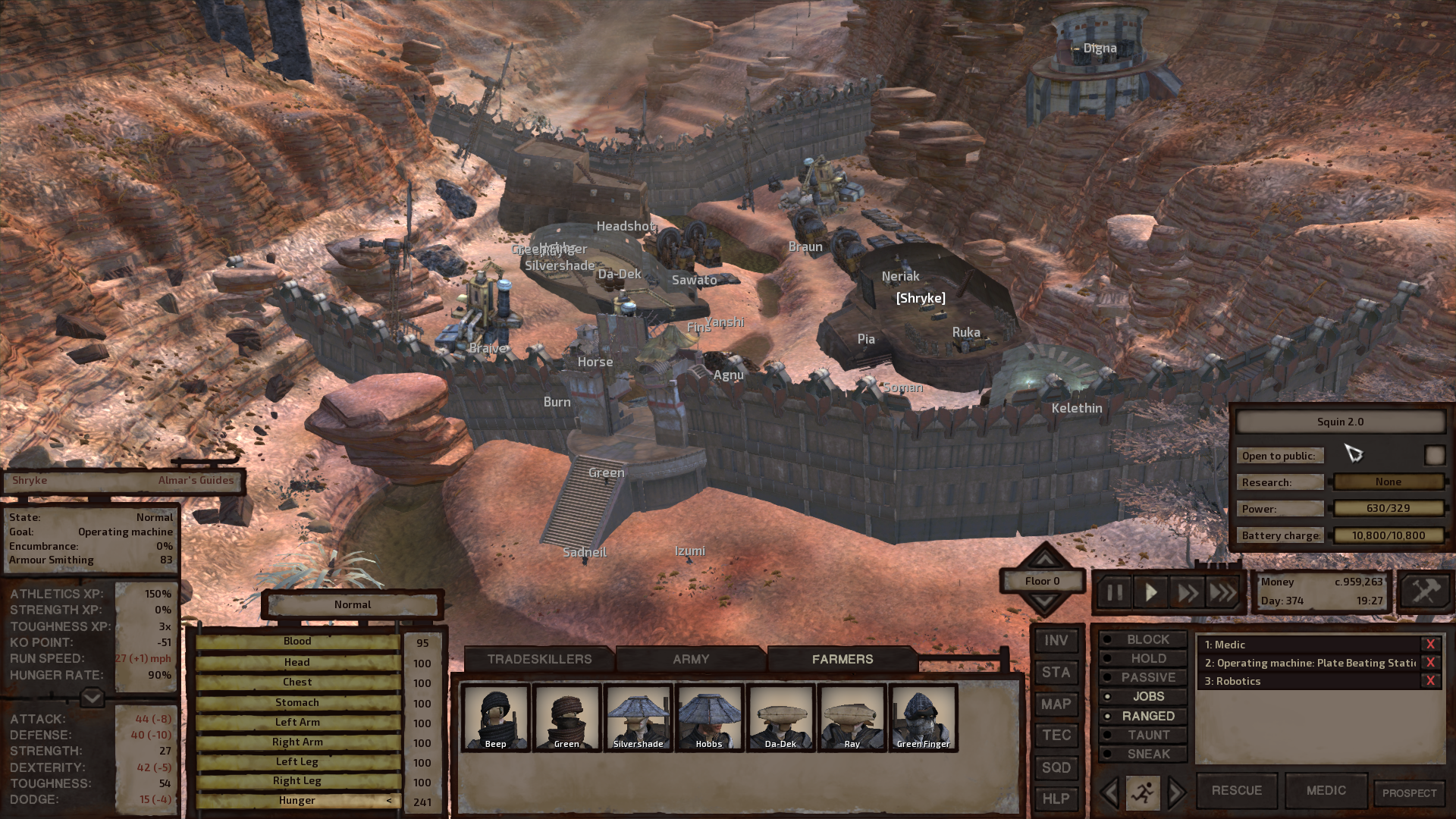Set game to normal play speed

point(1150,592)
